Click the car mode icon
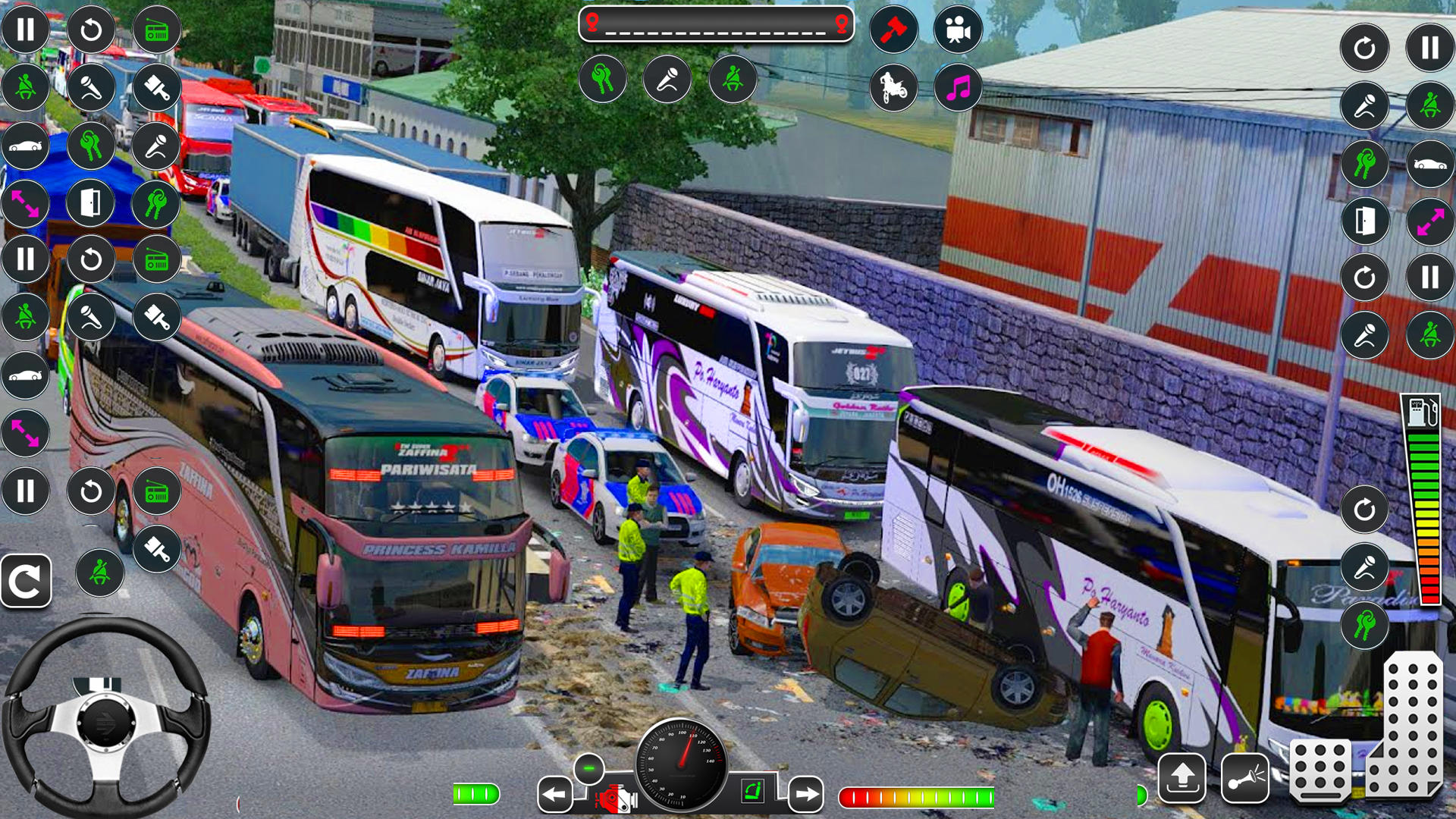This screenshot has width=1456, height=819. tap(26, 146)
